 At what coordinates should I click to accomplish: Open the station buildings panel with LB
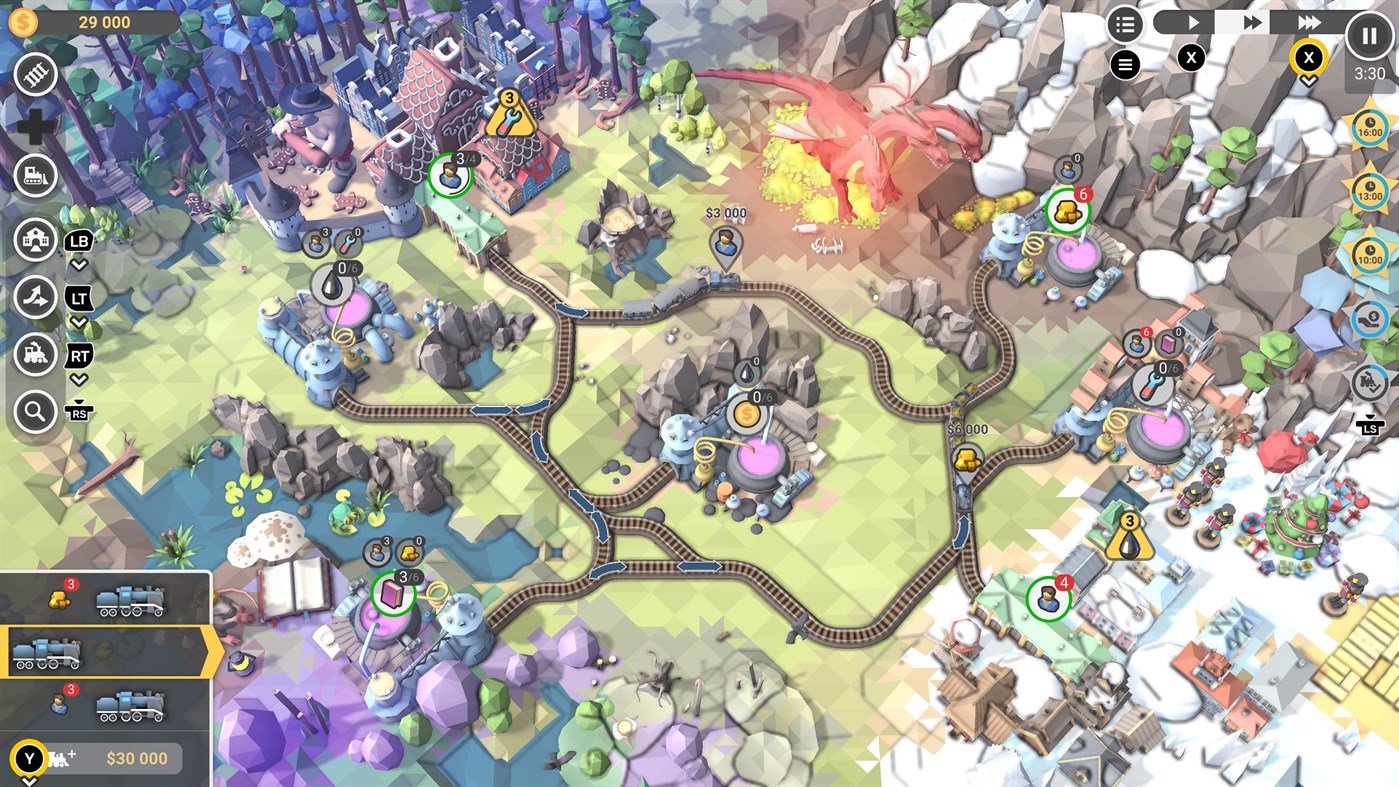coord(36,240)
